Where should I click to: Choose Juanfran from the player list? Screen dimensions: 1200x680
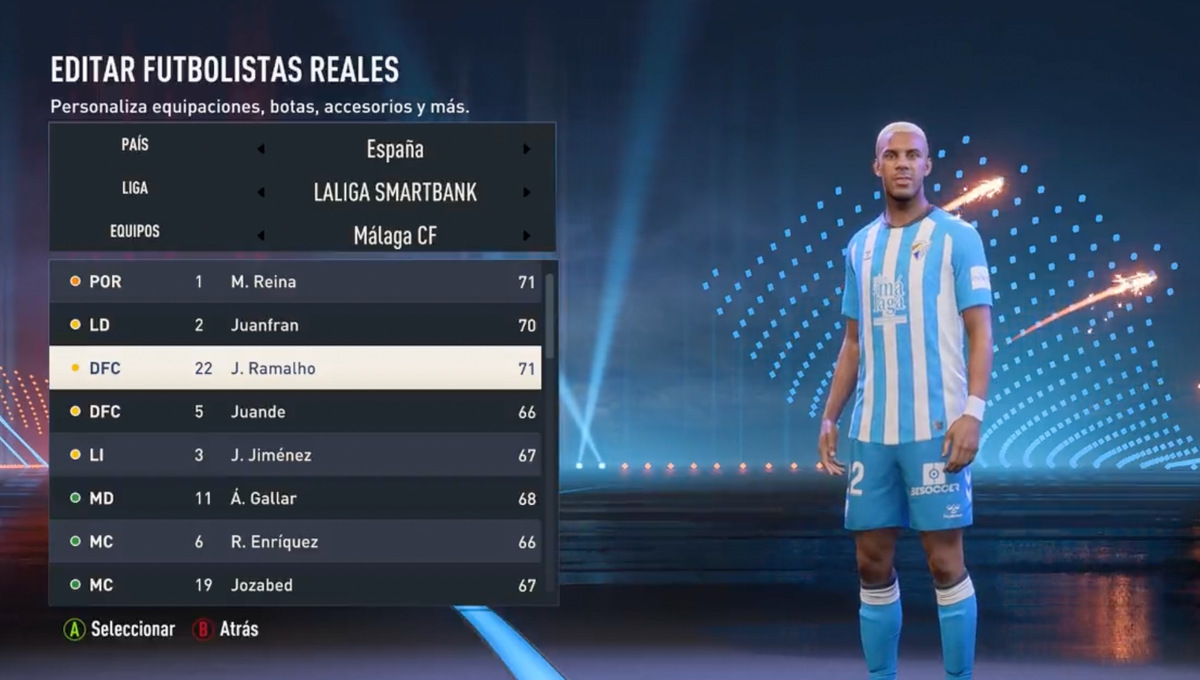click(x=295, y=325)
